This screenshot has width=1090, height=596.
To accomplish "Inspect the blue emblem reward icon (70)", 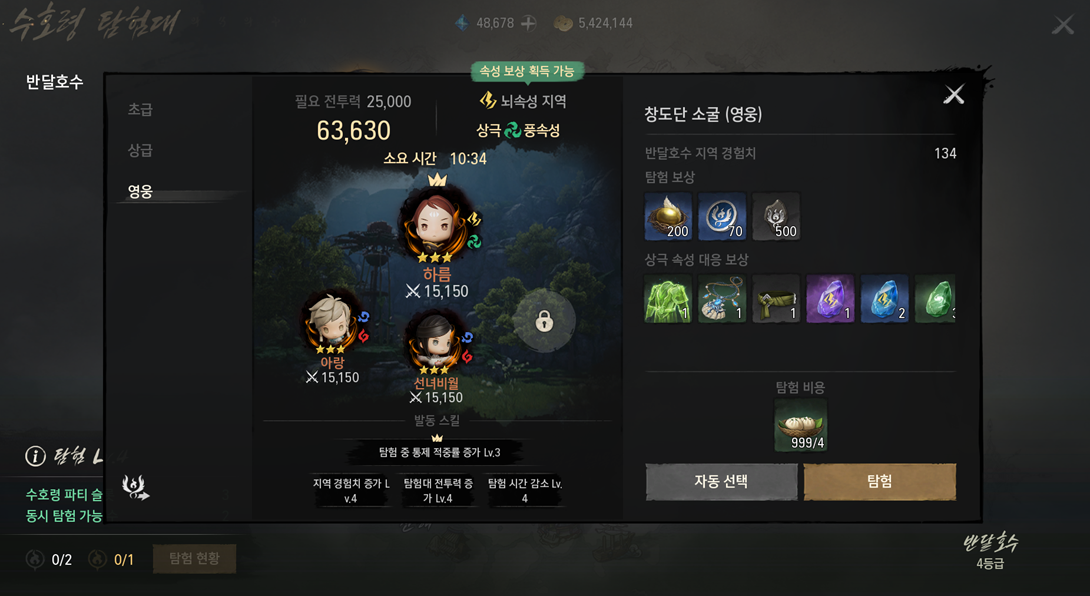I will click(722, 216).
